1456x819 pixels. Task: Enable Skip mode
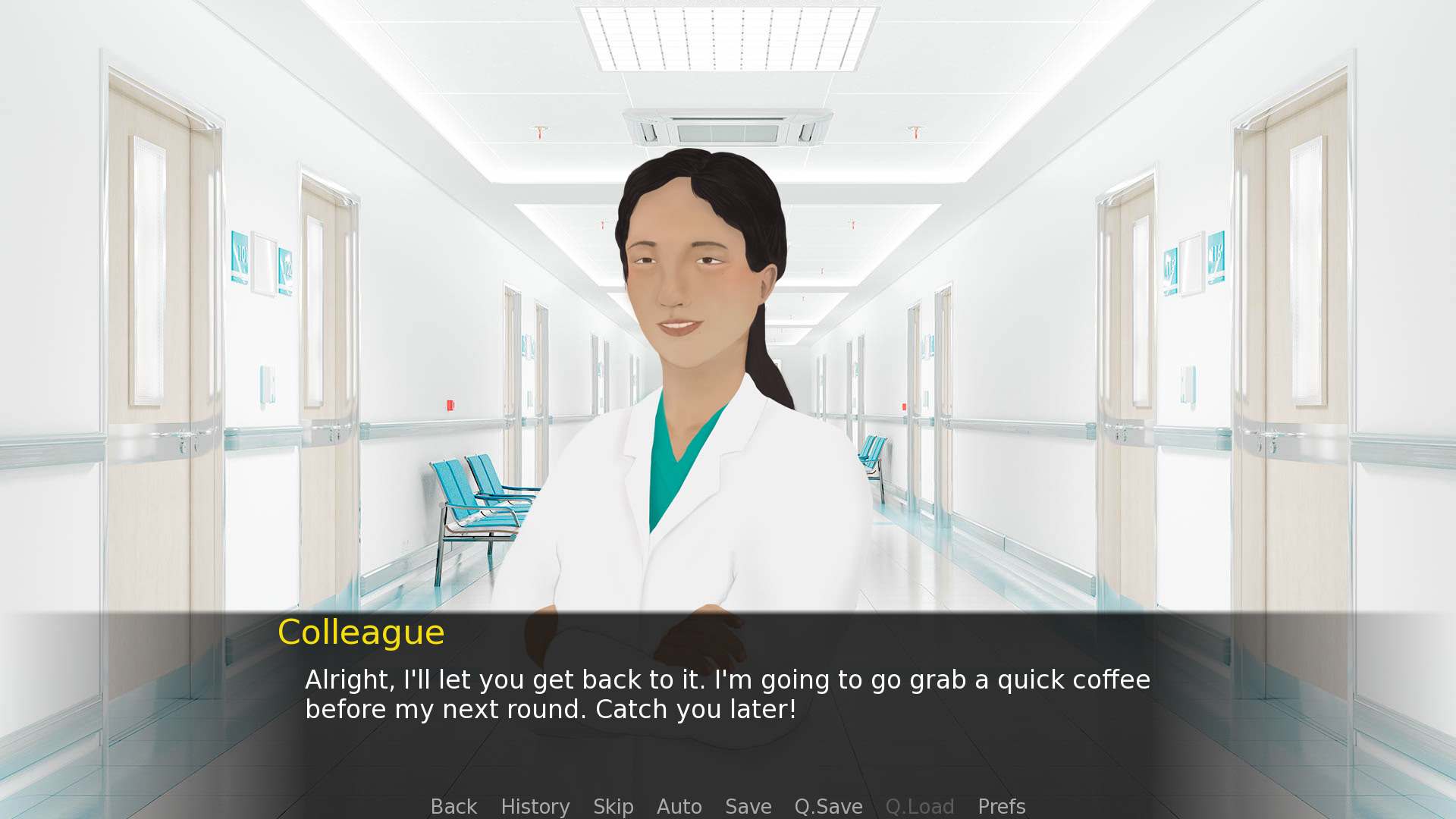[x=613, y=806]
